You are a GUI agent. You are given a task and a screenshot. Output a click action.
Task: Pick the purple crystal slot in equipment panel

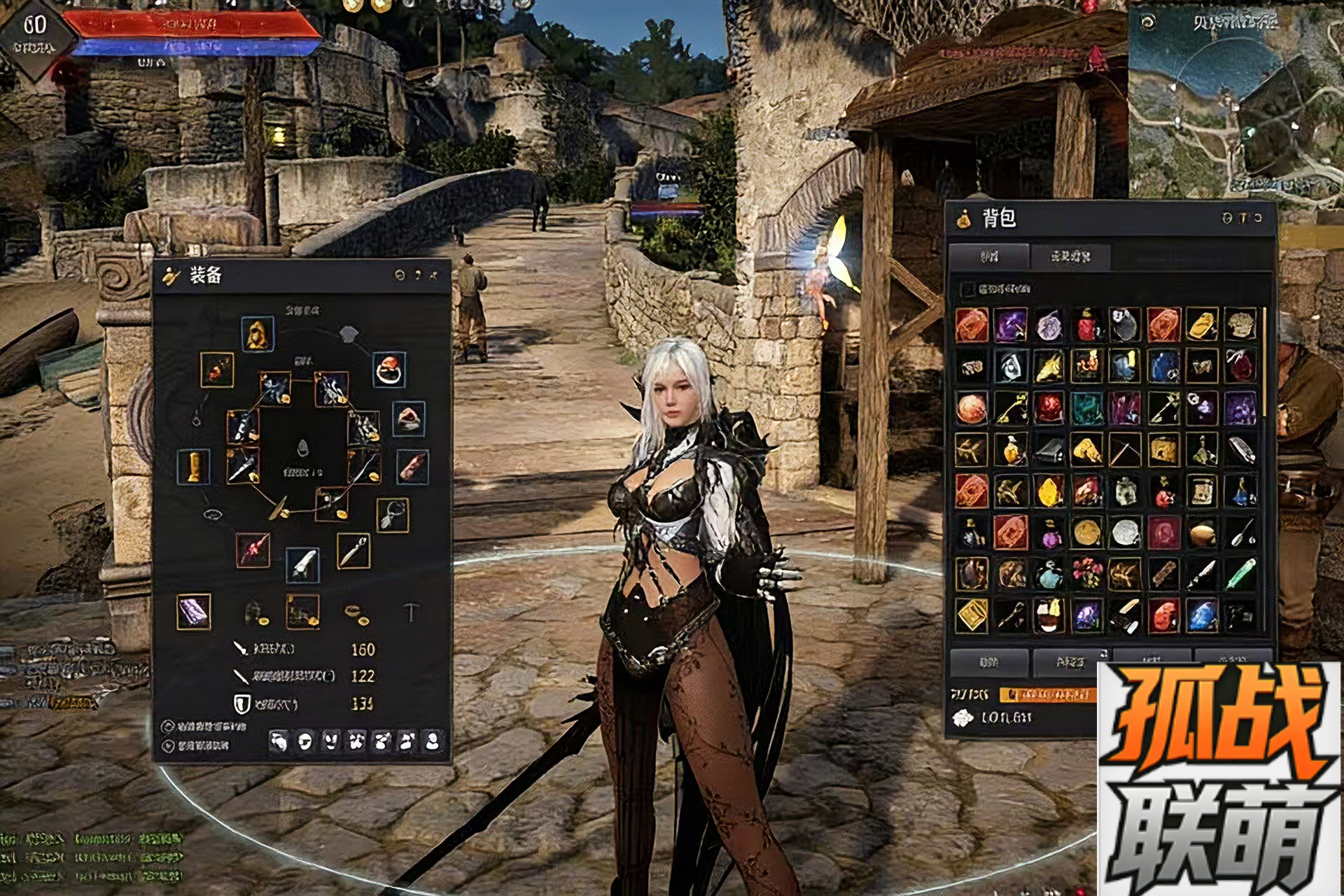click(x=193, y=612)
